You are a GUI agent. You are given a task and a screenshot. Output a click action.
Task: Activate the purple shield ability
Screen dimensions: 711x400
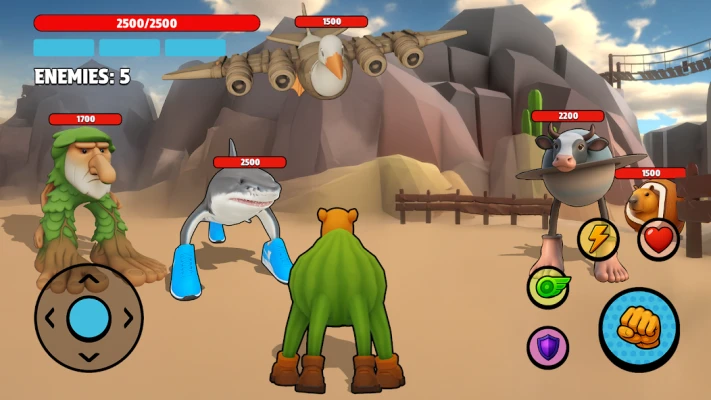(x=547, y=346)
